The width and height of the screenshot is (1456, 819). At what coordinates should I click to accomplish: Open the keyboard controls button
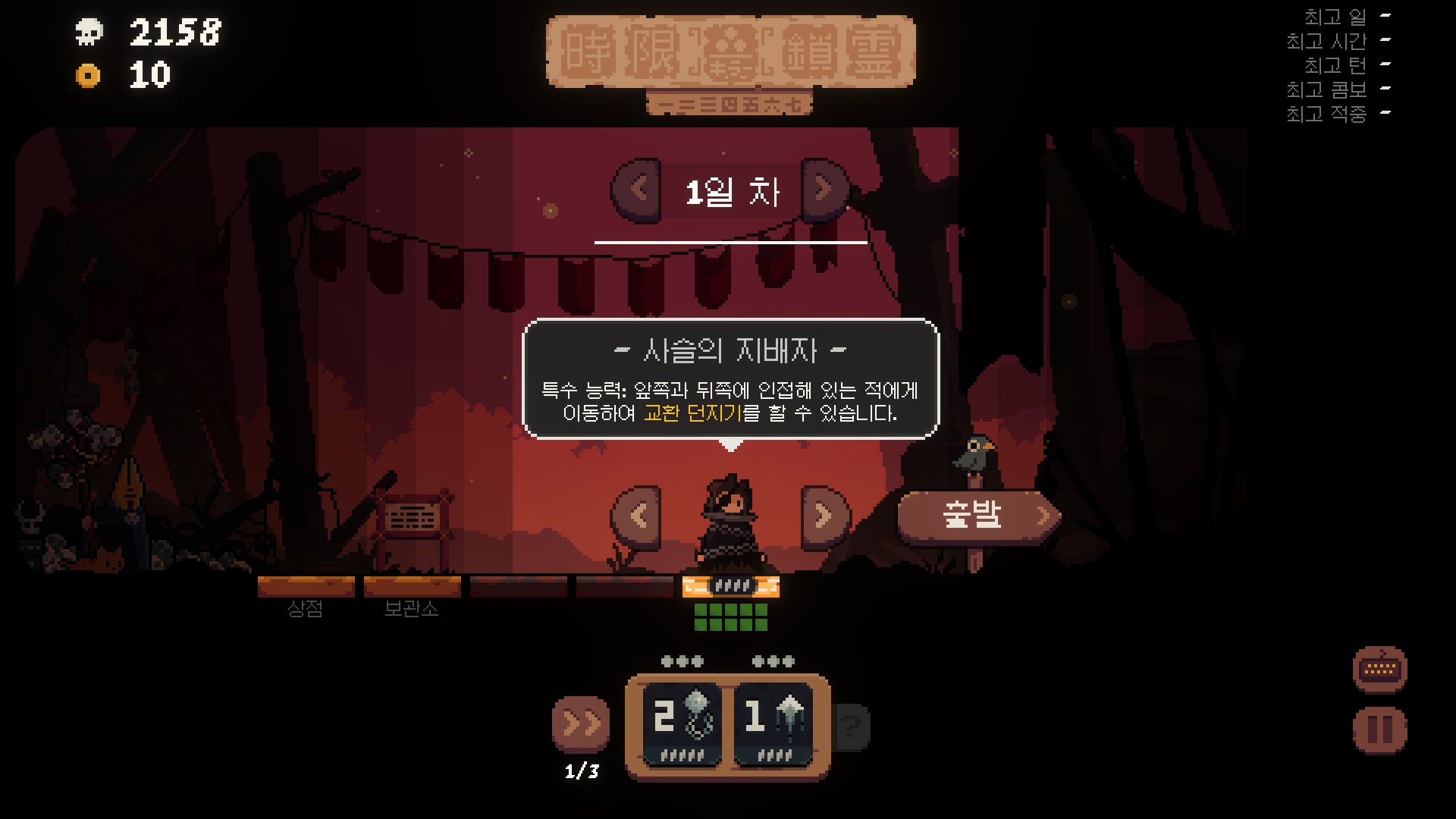(x=1379, y=669)
